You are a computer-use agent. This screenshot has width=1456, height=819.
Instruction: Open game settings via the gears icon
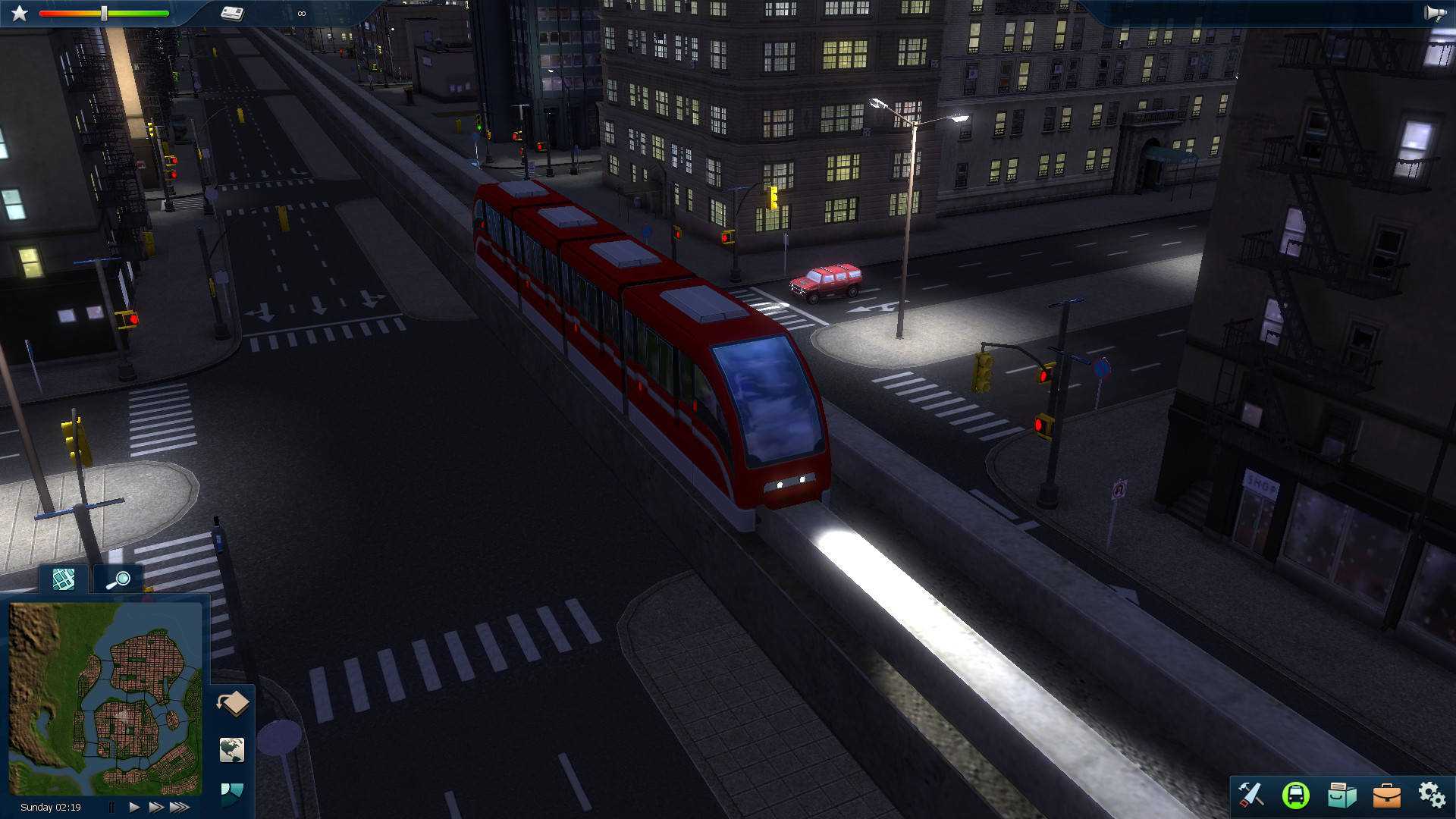(1432, 795)
